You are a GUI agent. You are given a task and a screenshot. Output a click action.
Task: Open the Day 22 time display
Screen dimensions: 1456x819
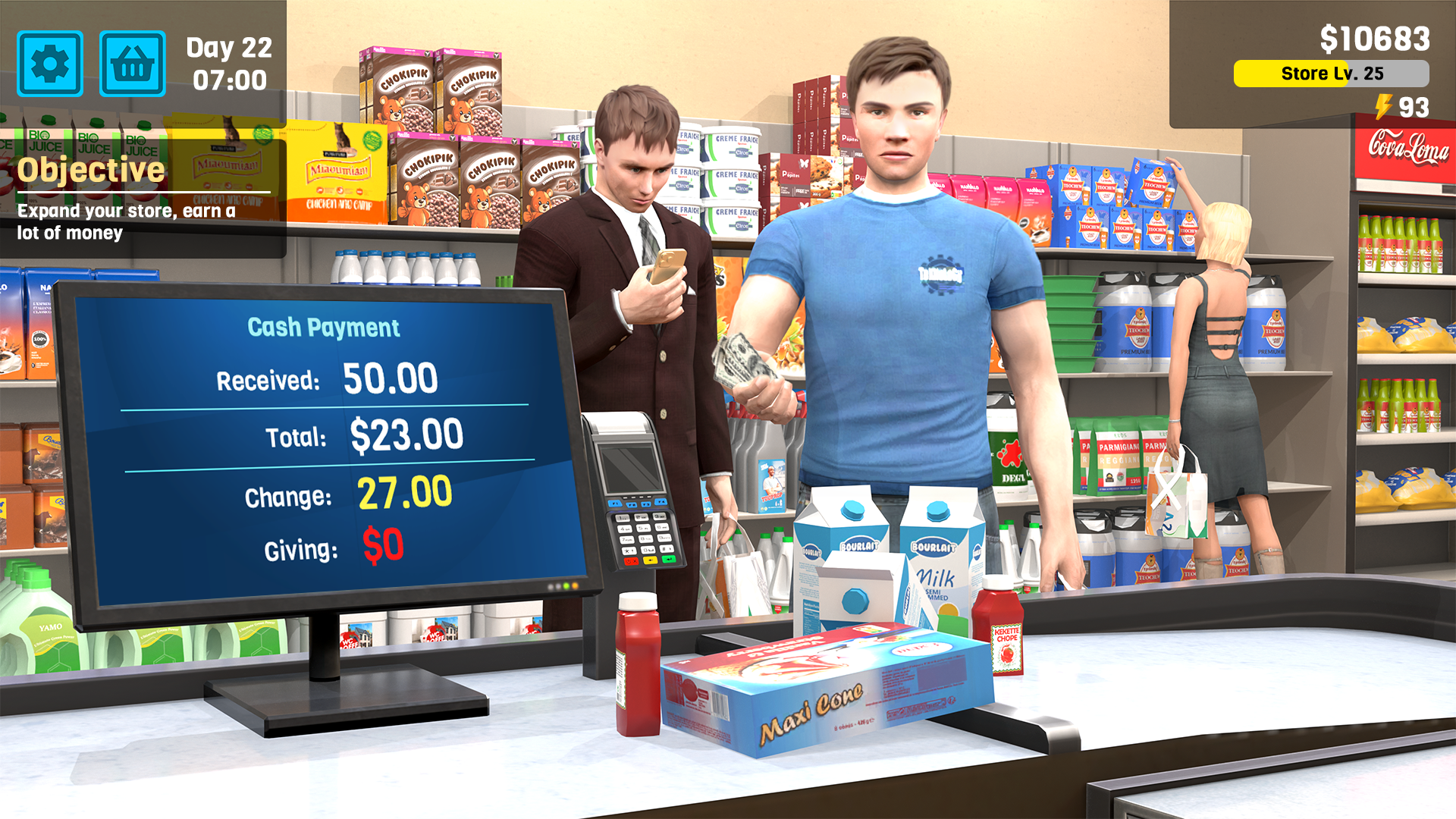pos(227,64)
